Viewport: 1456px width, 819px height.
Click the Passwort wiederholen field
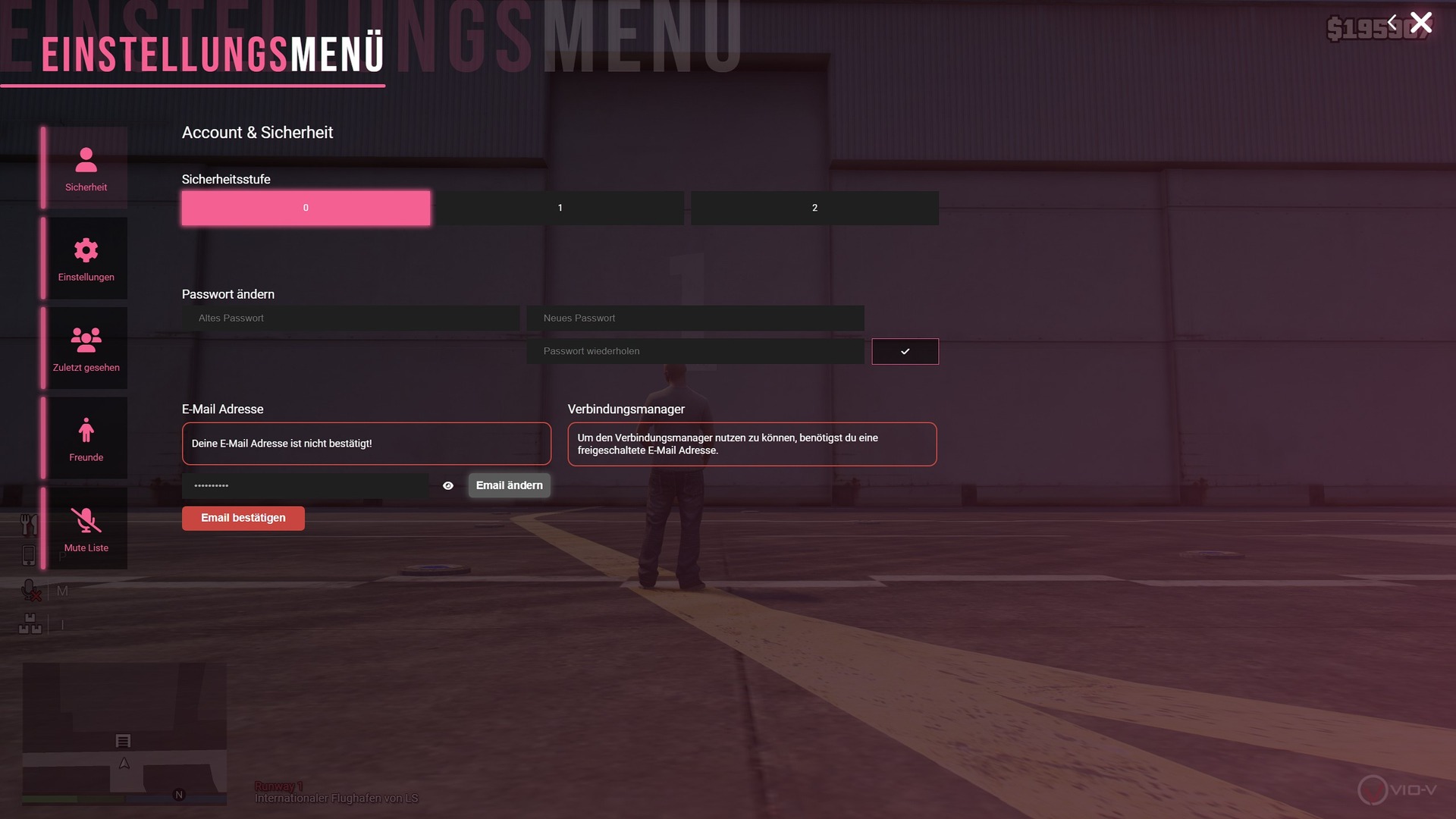tap(695, 351)
